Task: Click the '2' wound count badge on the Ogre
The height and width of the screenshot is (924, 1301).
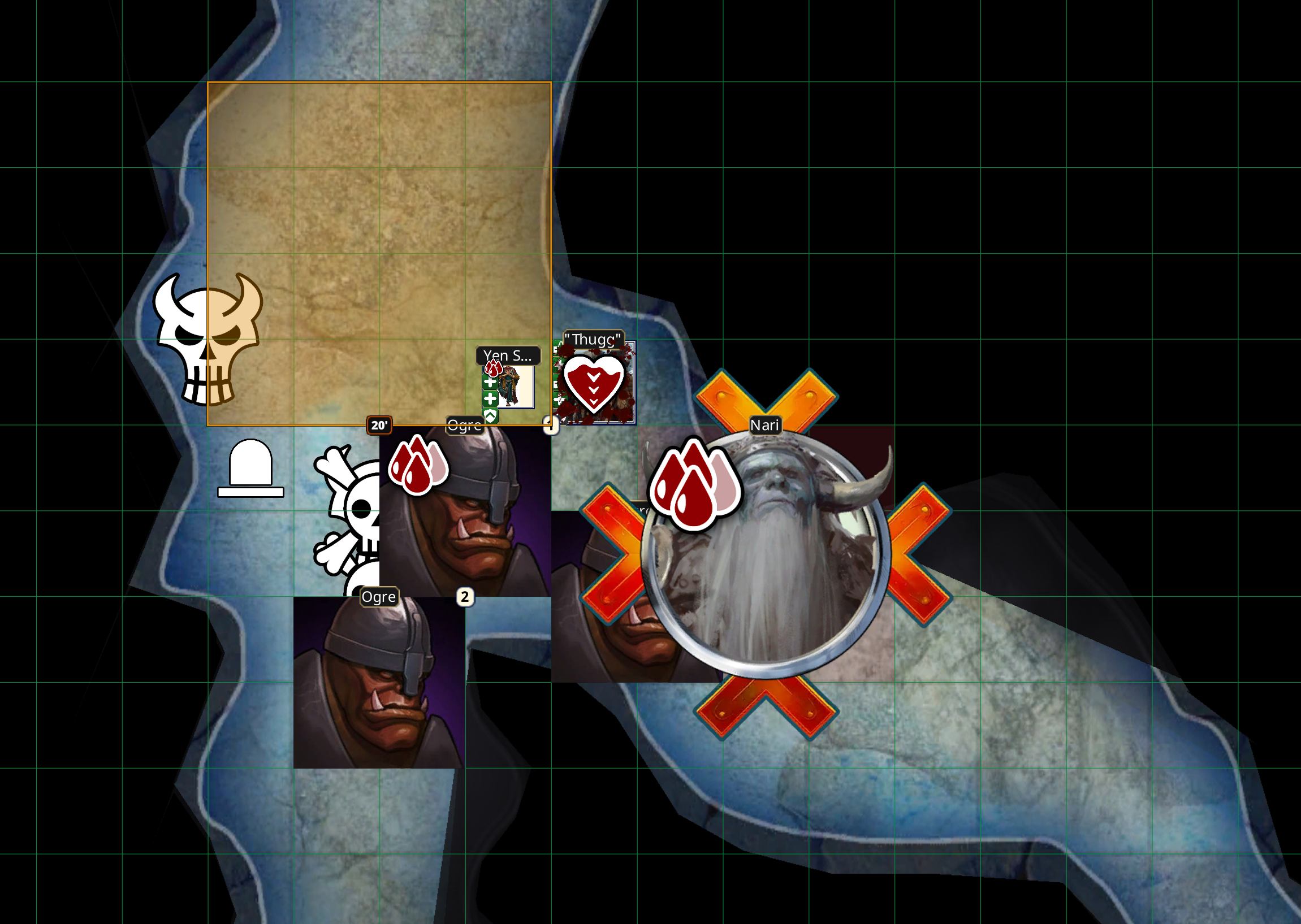Action: tap(465, 596)
